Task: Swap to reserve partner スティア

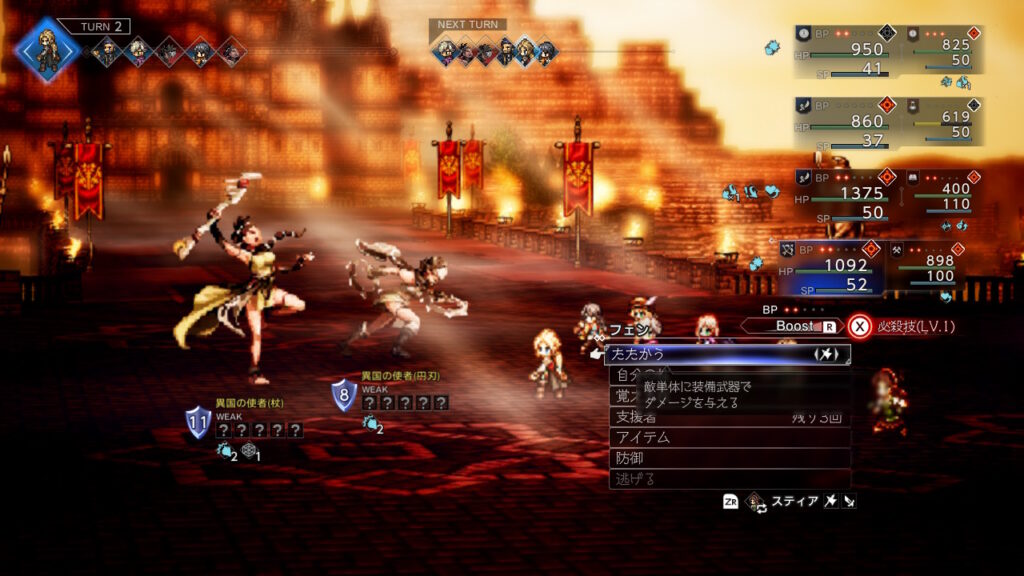Action: pyautogui.click(x=789, y=501)
